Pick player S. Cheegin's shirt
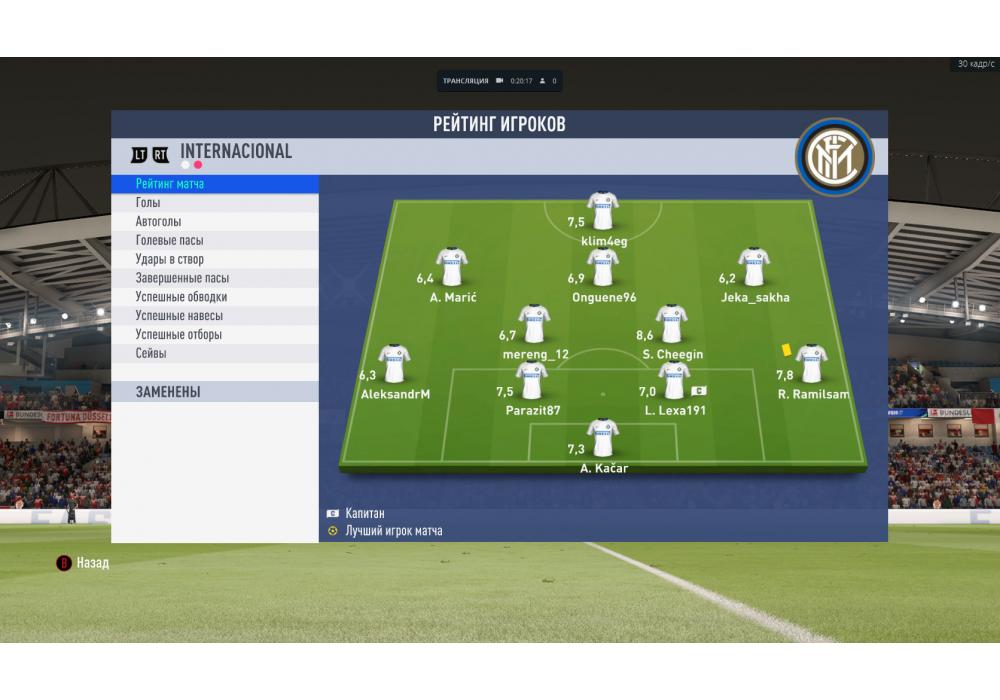Viewport: 1000px width, 700px height. (672, 325)
